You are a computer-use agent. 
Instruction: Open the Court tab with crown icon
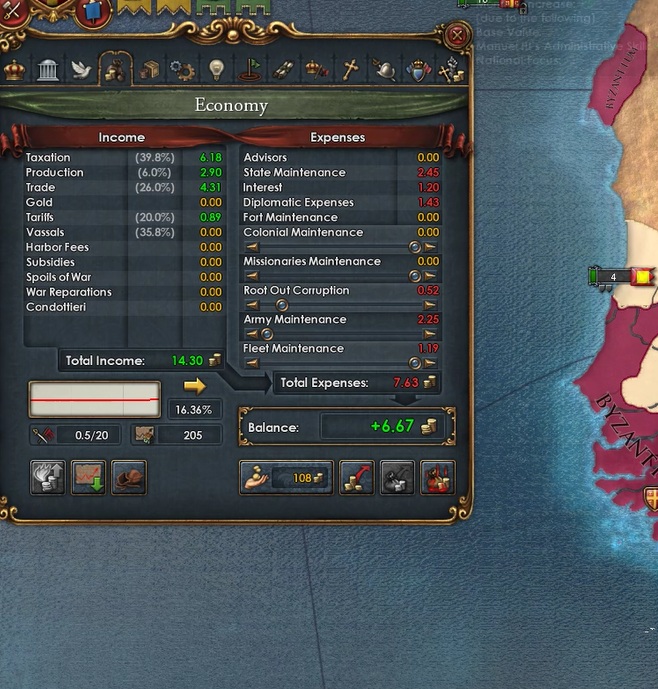[15, 70]
